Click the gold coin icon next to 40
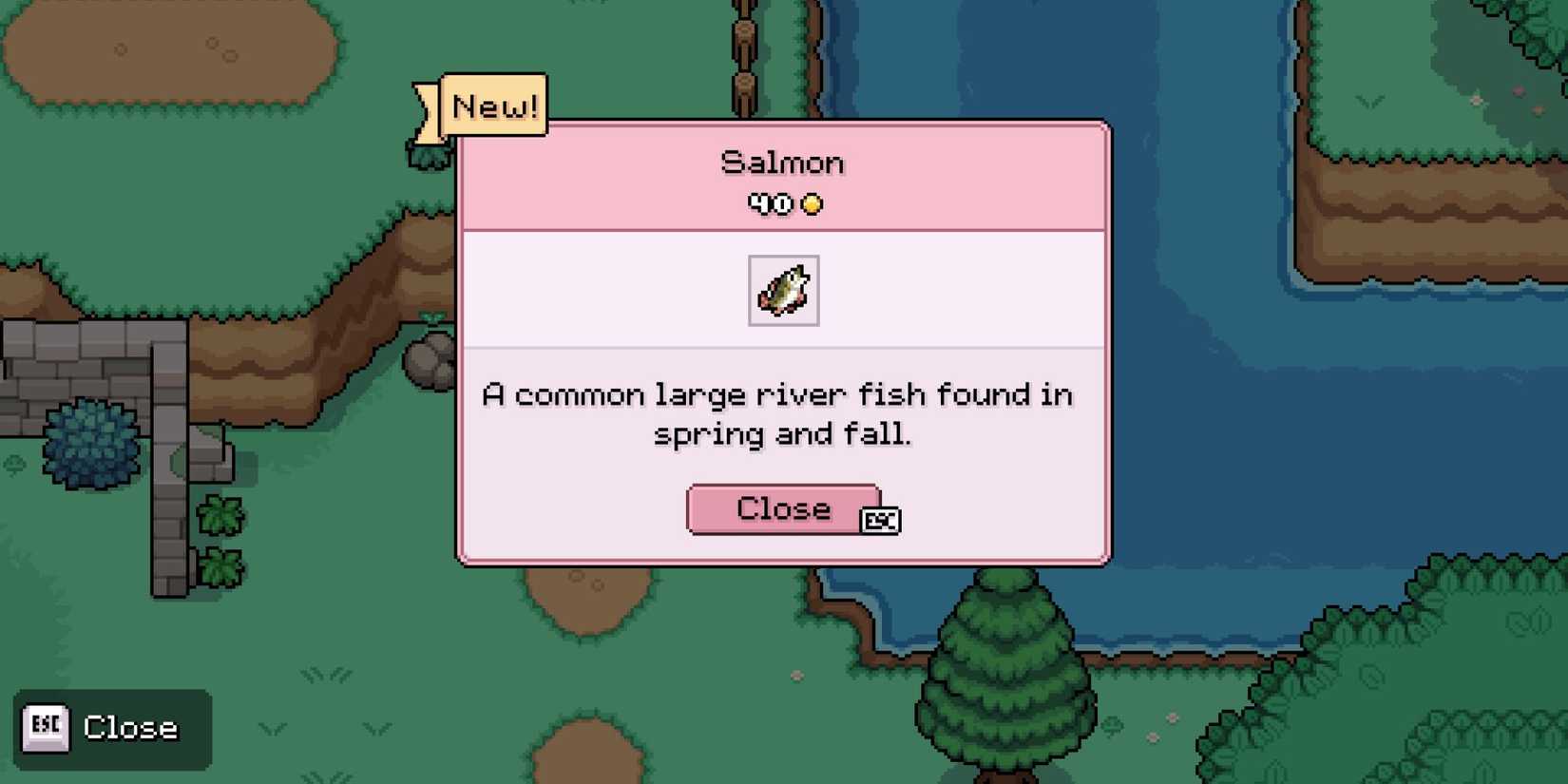The image size is (1568, 784). click(x=811, y=202)
